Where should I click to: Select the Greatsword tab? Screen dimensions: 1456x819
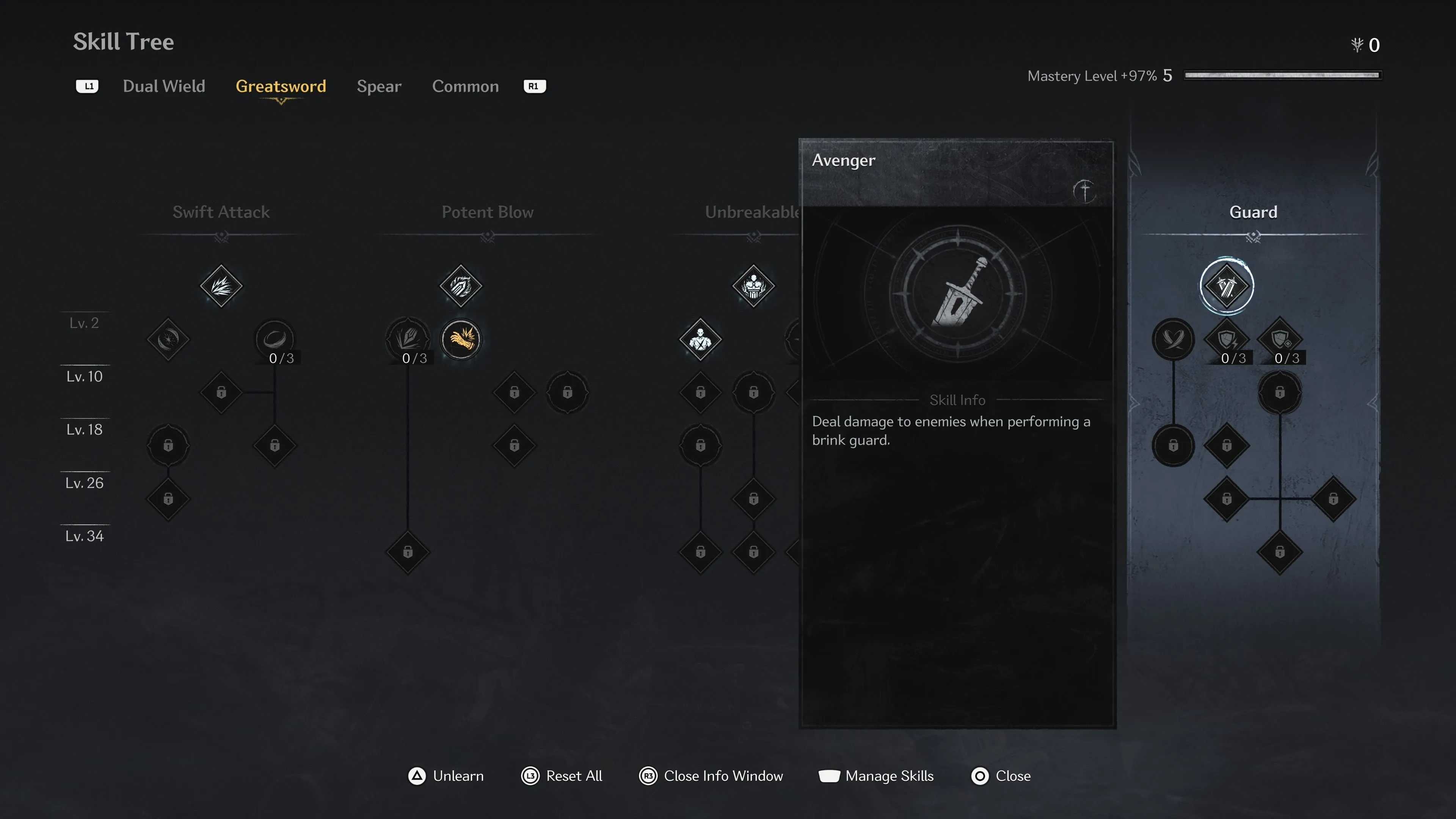point(280,86)
